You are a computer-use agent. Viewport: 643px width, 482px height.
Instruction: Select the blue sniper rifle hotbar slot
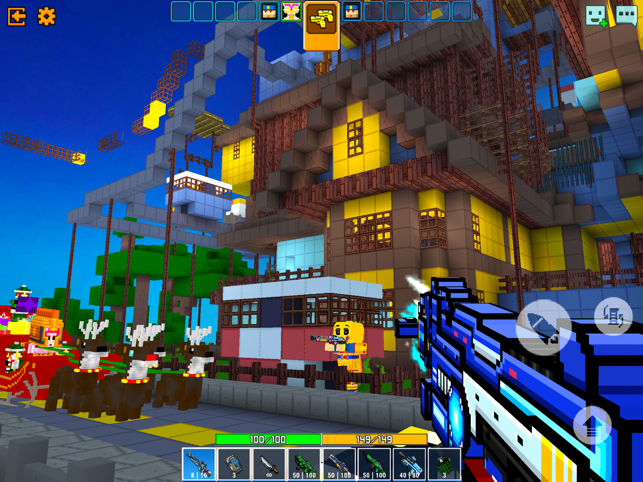click(199, 464)
